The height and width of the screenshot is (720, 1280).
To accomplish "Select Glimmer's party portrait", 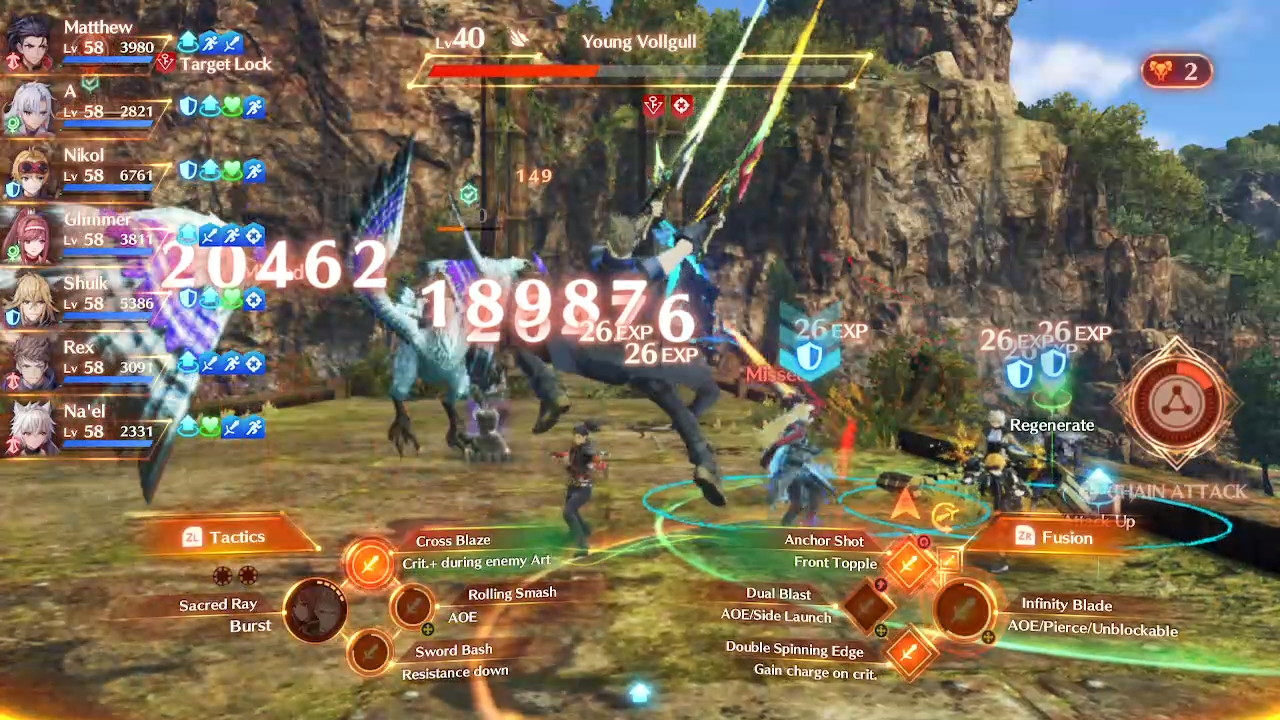I will (30, 235).
